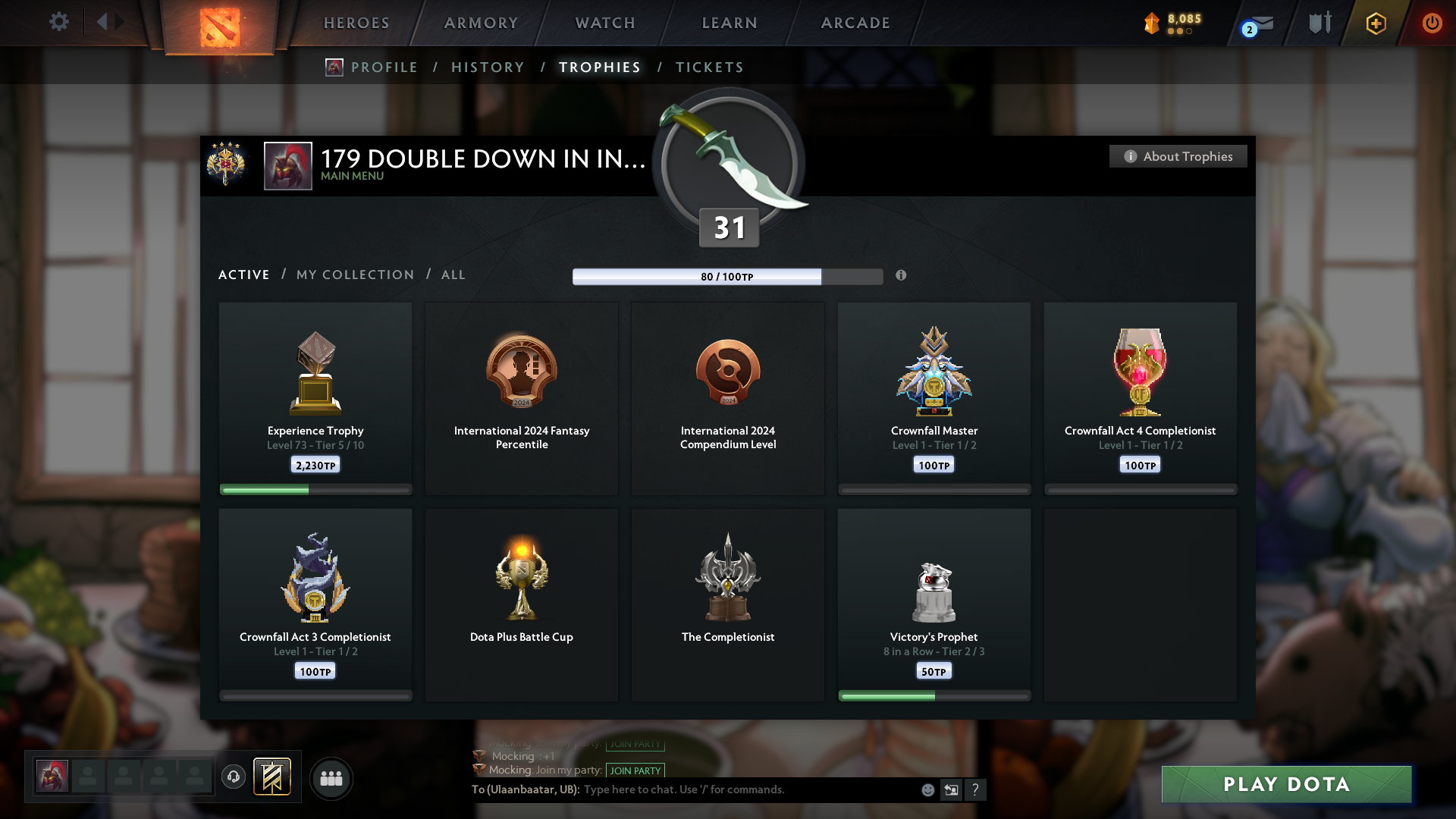Open the WATCH menu
The height and width of the screenshot is (819, 1456).
pyautogui.click(x=604, y=23)
